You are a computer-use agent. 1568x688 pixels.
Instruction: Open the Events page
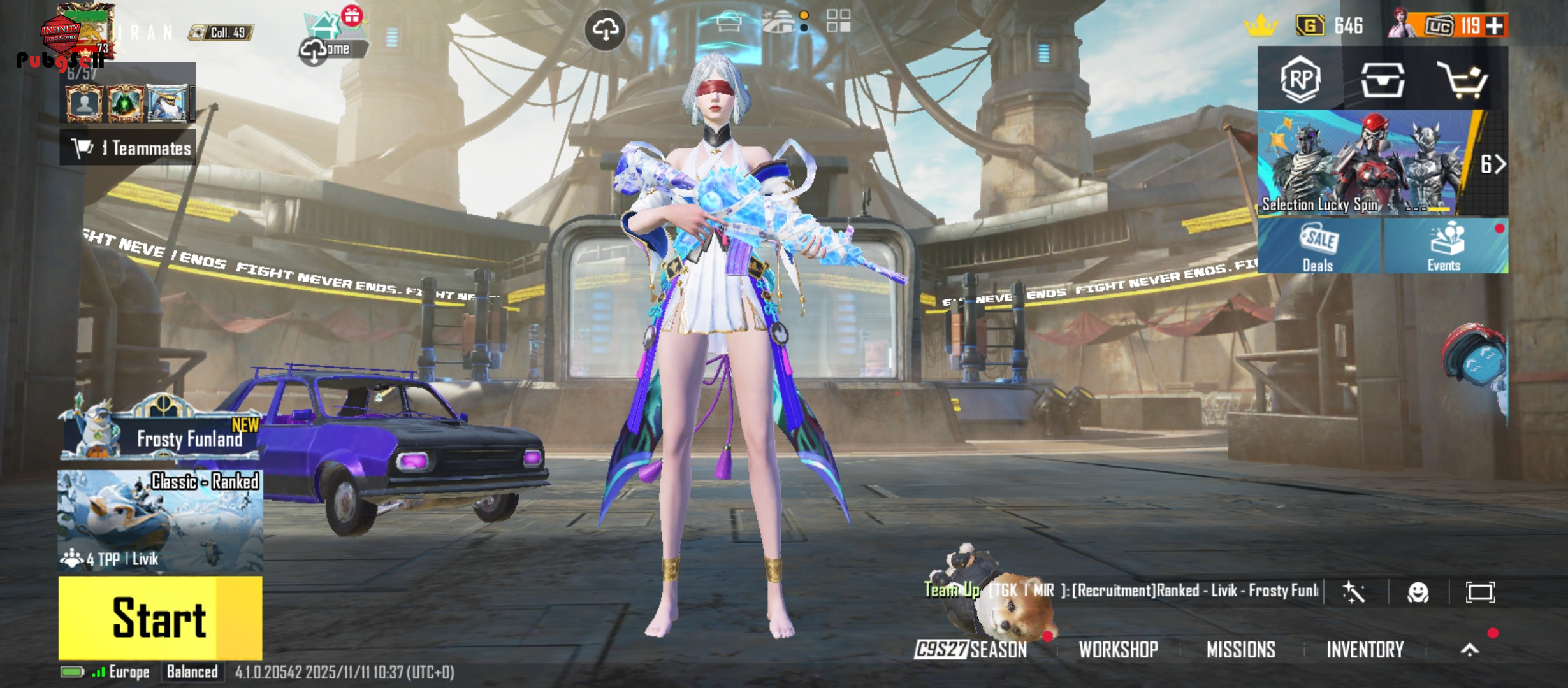[x=1444, y=247]
